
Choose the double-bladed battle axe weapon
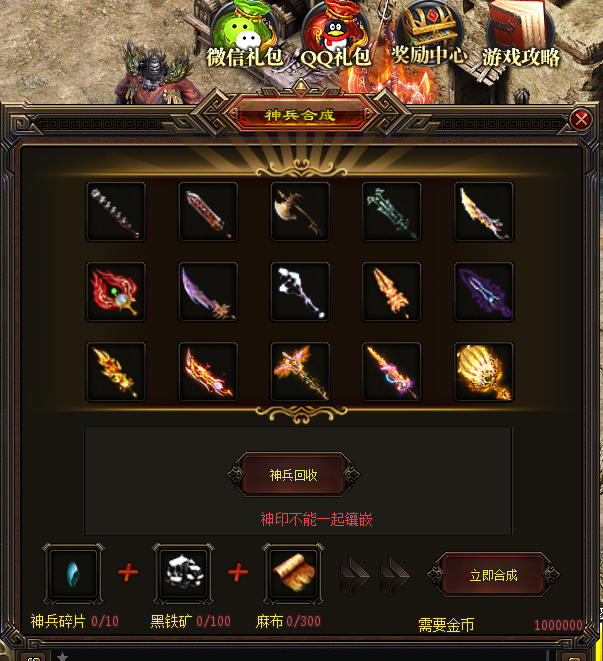pos(300,212)
